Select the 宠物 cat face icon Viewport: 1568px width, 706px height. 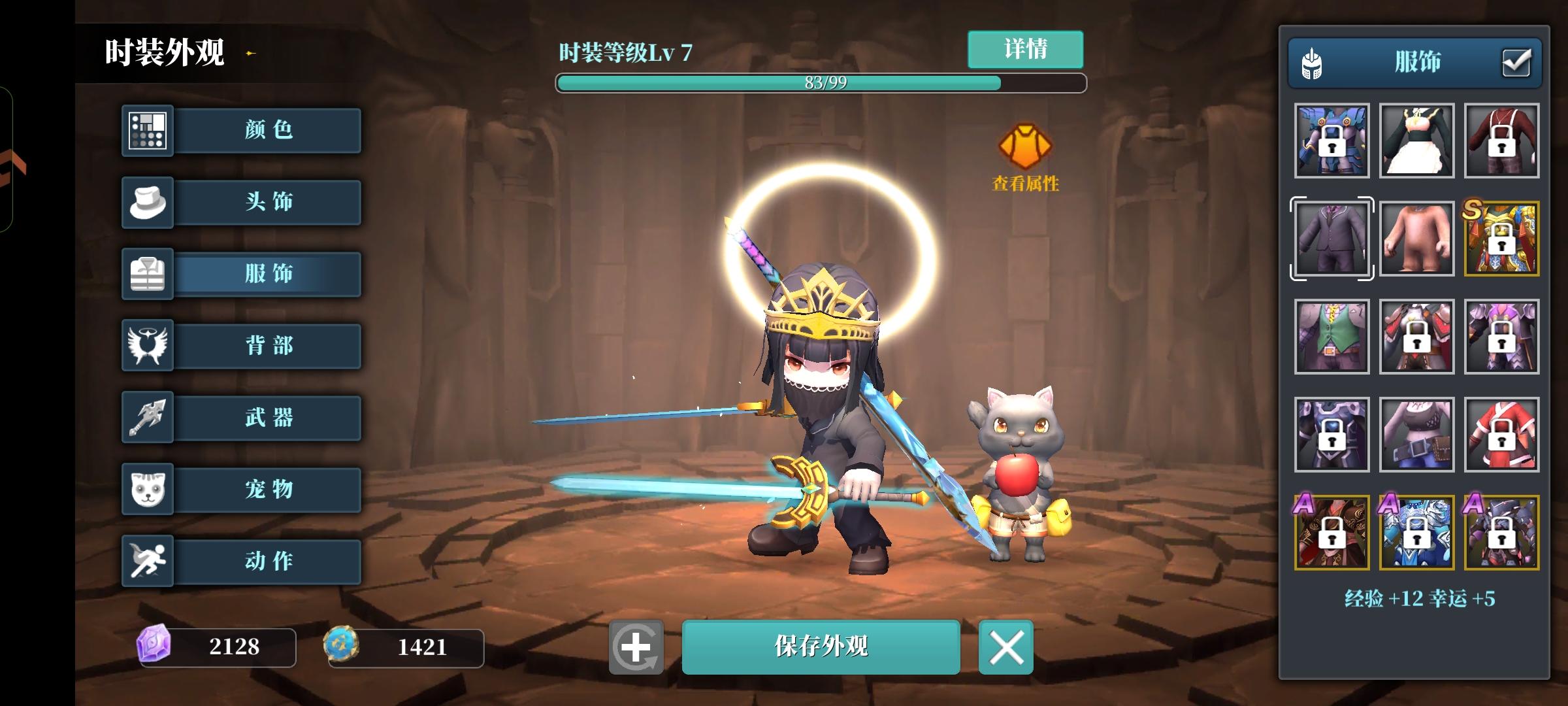tap(147, 490)
